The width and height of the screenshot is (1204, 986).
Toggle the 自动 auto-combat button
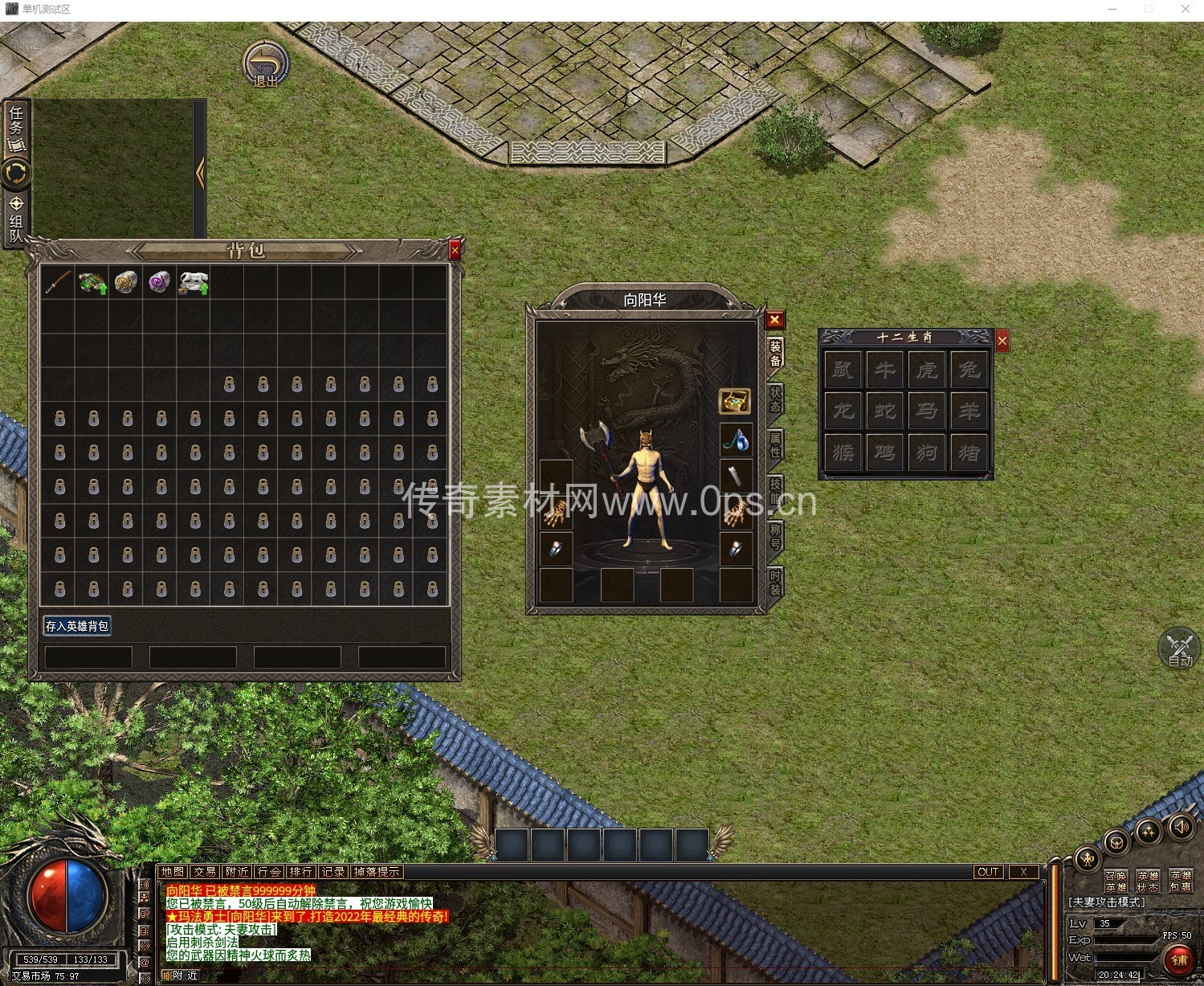point(1179,649)
